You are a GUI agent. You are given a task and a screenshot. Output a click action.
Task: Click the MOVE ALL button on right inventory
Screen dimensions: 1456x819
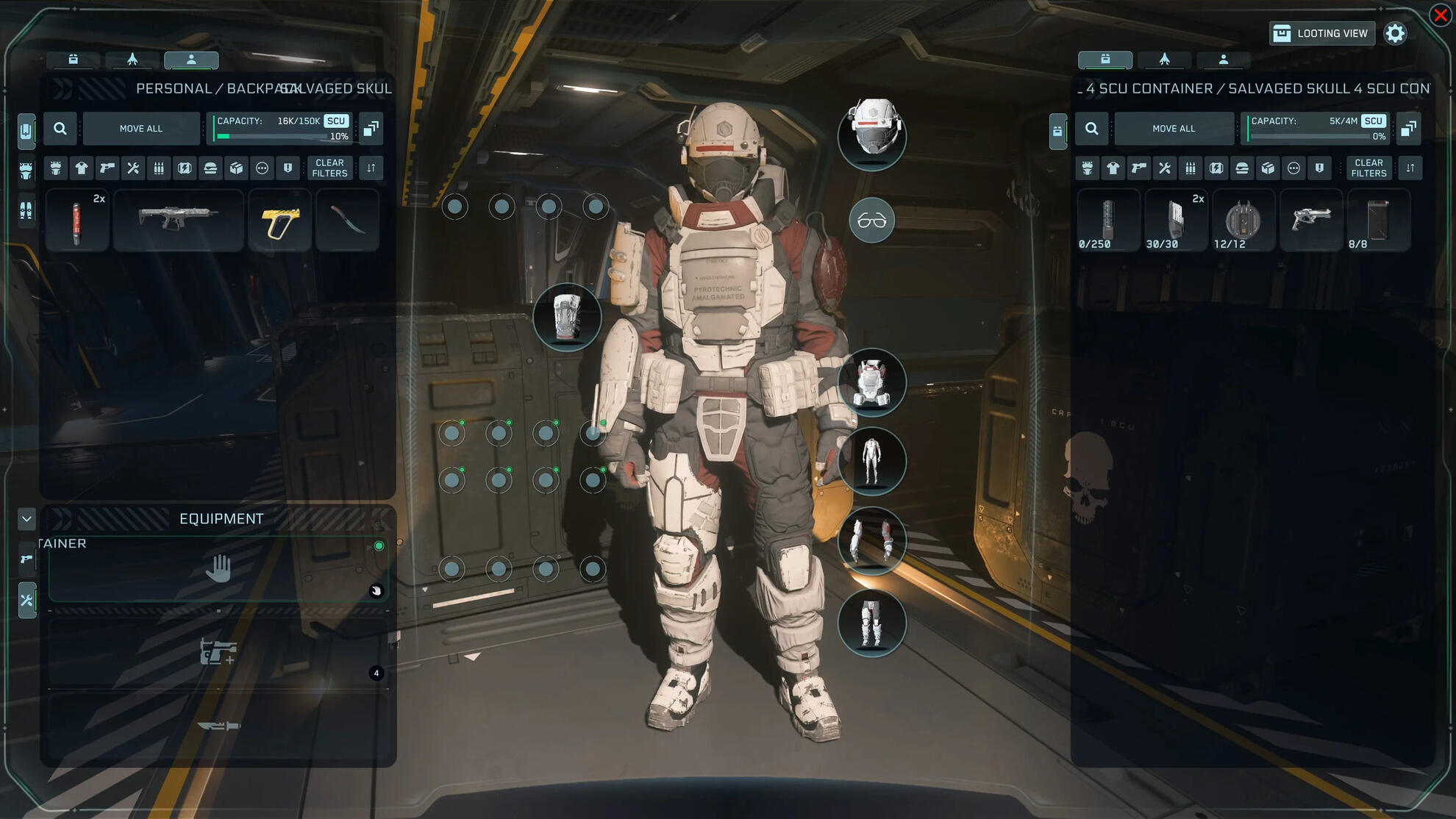coord(1174,128)
